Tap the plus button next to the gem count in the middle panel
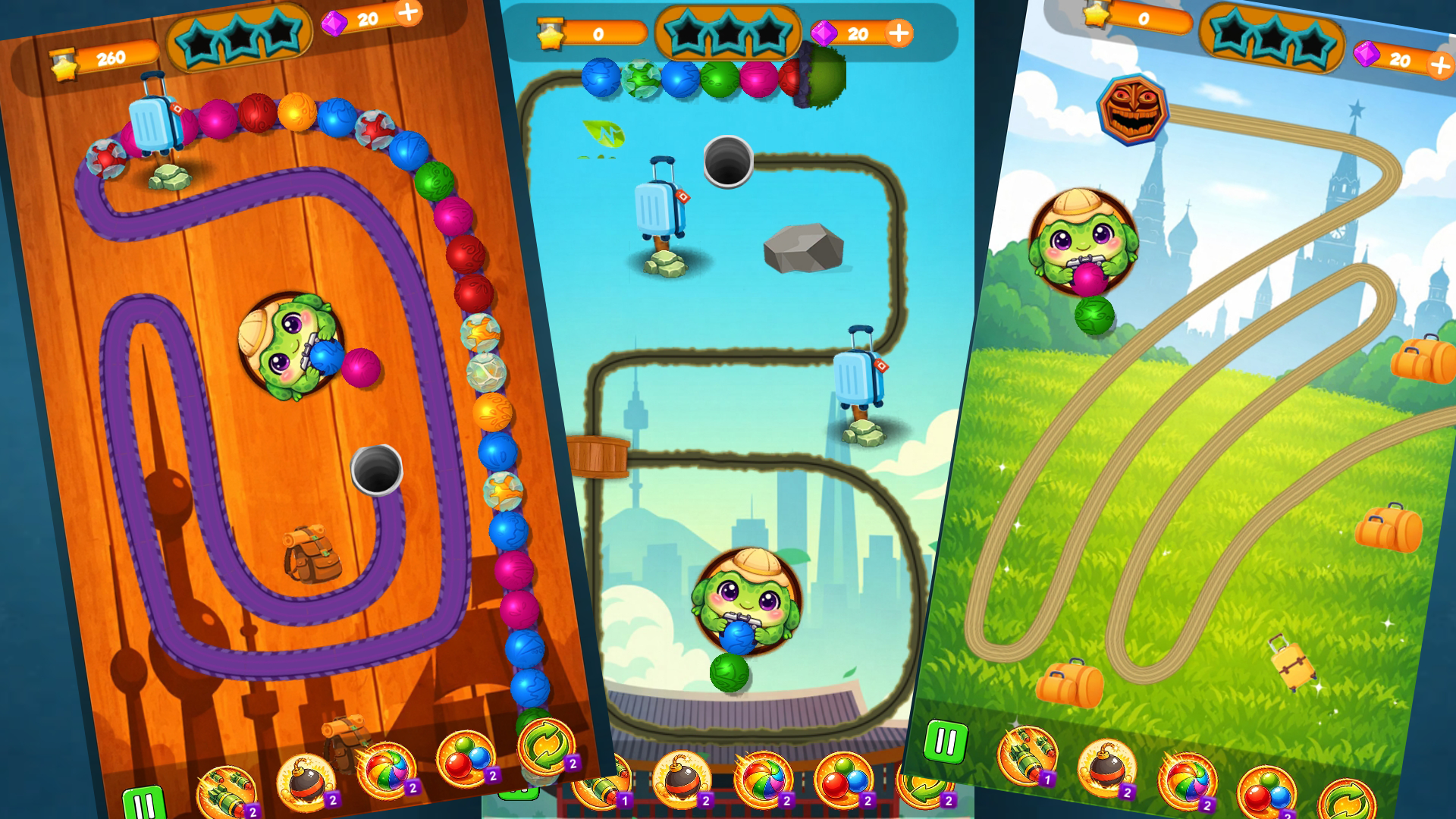 pyautogui.click(x=899, y=34)
